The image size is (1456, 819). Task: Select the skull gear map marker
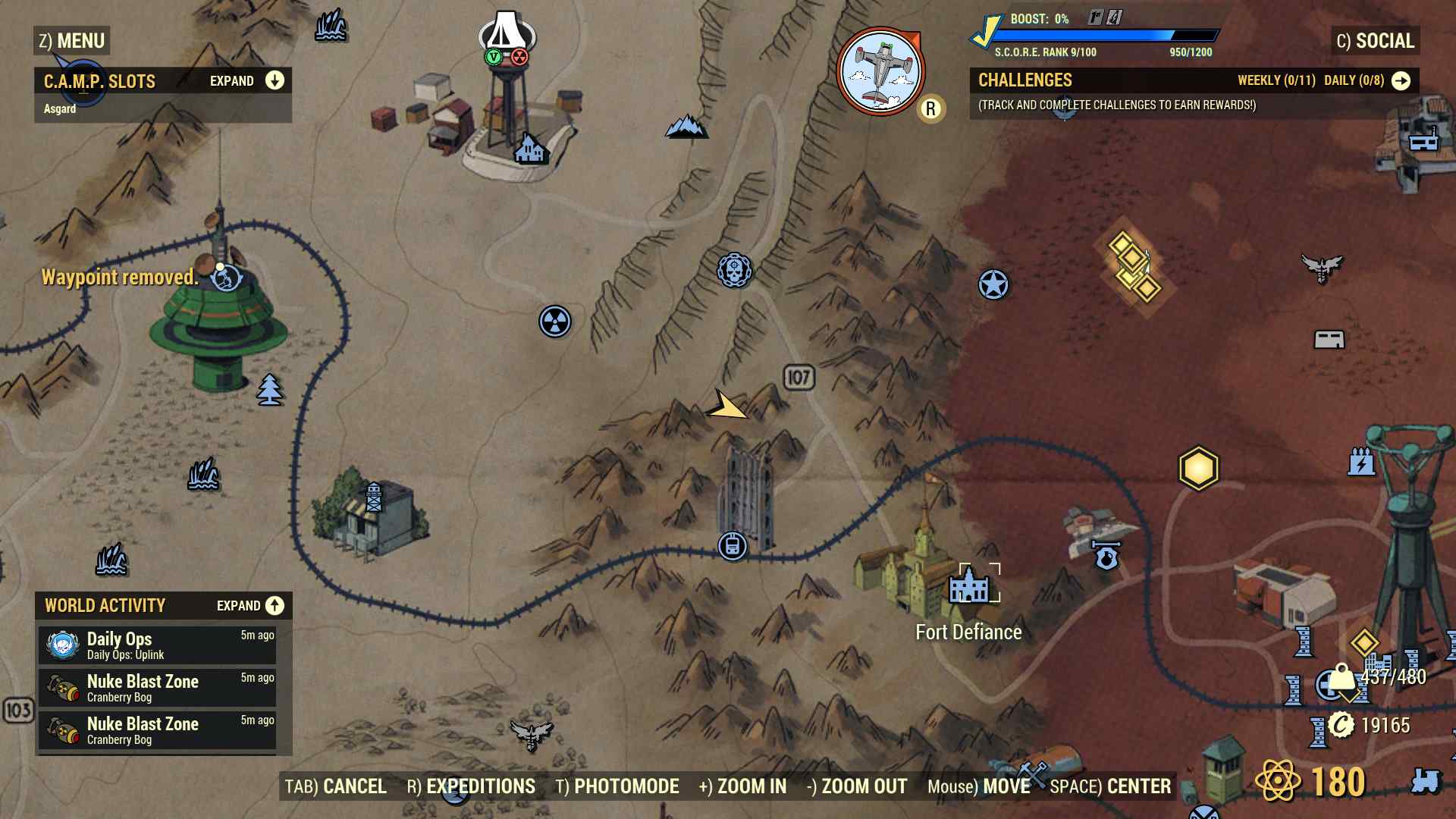pyautogui.click(x=734, y=270)
